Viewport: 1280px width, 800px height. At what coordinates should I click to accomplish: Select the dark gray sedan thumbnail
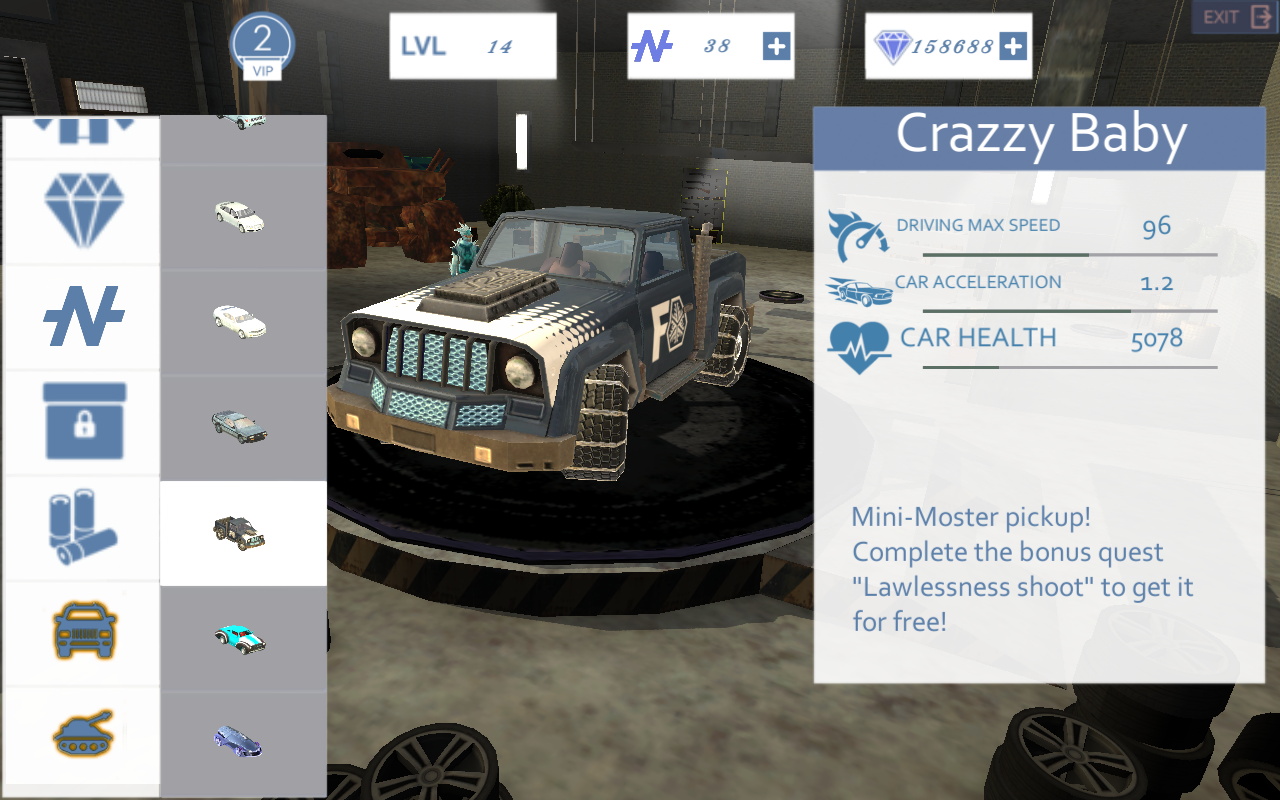[241, 426]
